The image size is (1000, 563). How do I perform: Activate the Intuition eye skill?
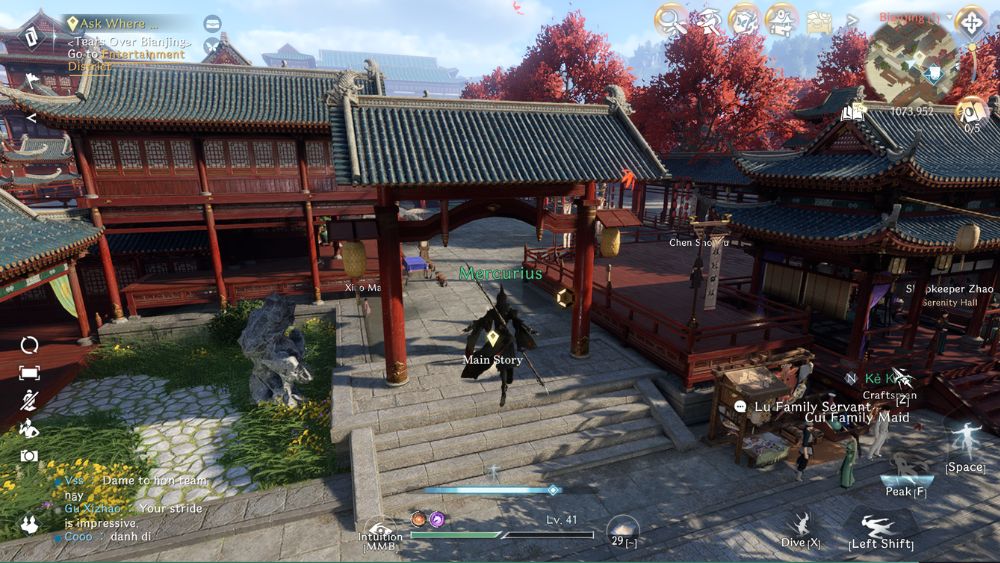[x=381, y=531]
